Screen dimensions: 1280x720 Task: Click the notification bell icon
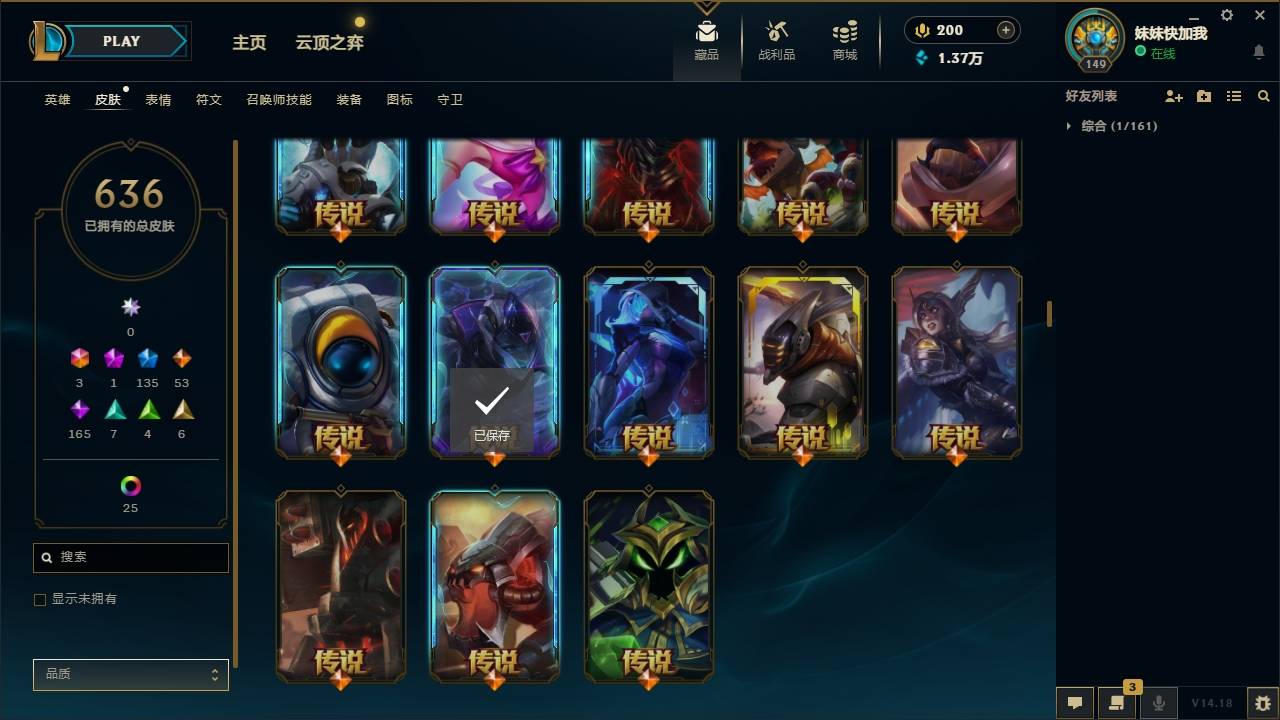point(1258,52)
